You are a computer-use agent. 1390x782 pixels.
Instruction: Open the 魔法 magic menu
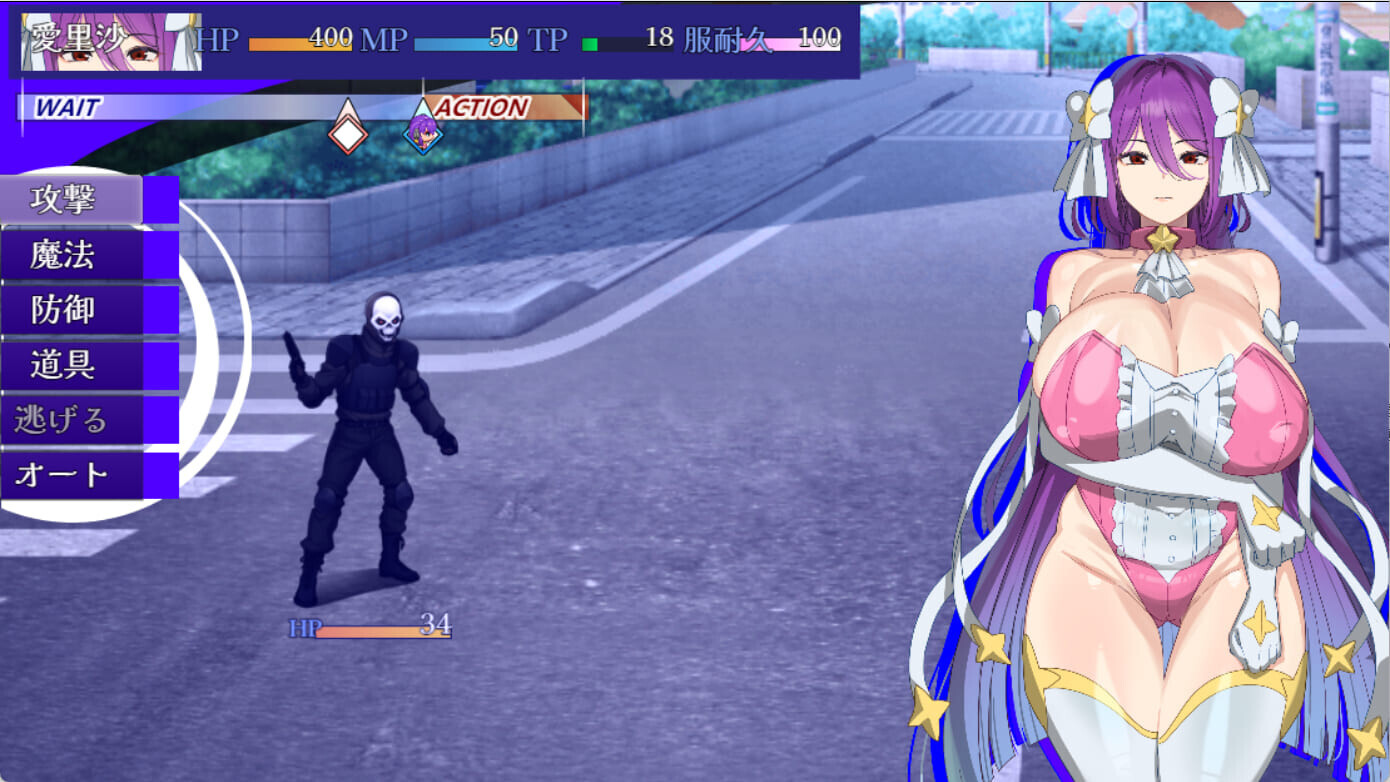click(70, 255)
